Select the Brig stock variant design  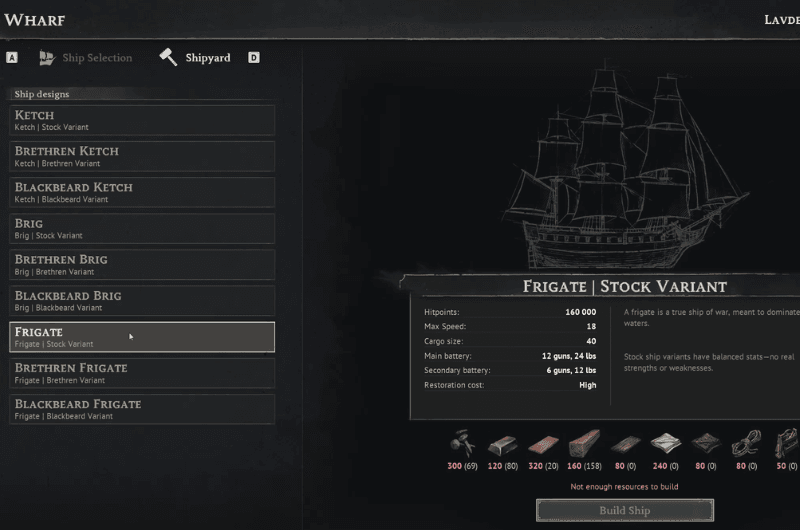tap(142, 229)
